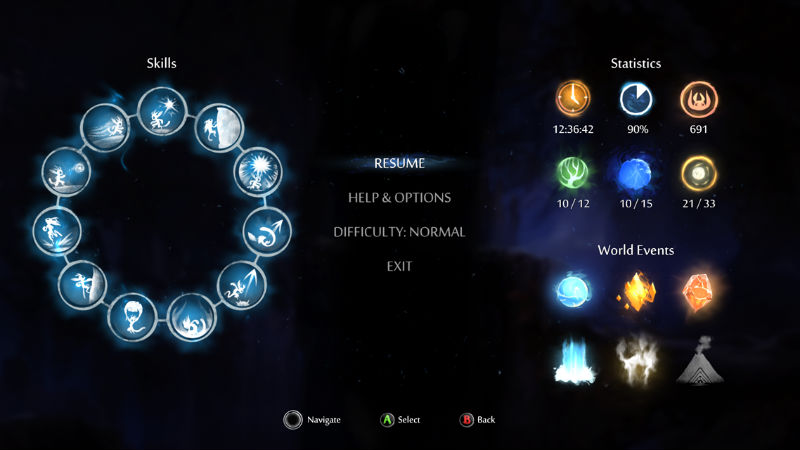Open Help & Options
The image size is (800, 450).
[x=399, y=198]
